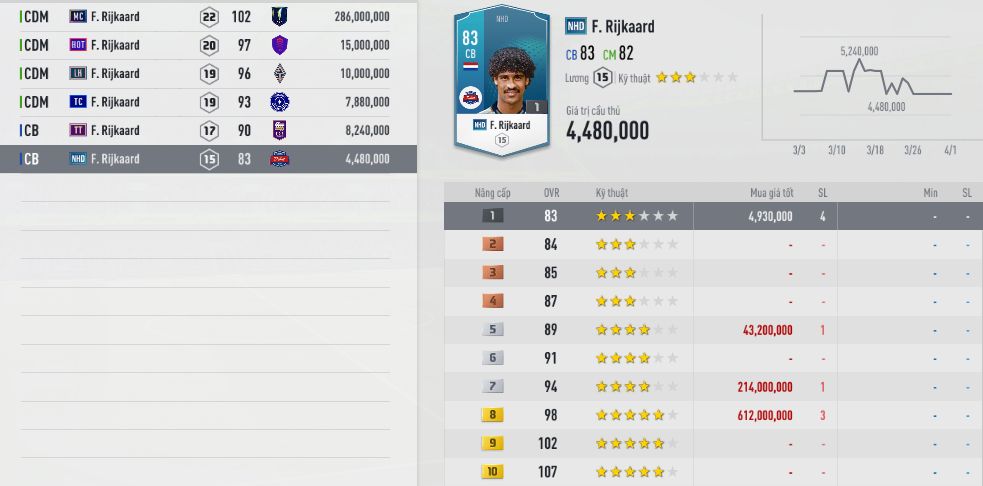Select the 96 OVR Rijkaard CDM row
Viewport: 983px width, 486px height.
[x=205, y=74]
